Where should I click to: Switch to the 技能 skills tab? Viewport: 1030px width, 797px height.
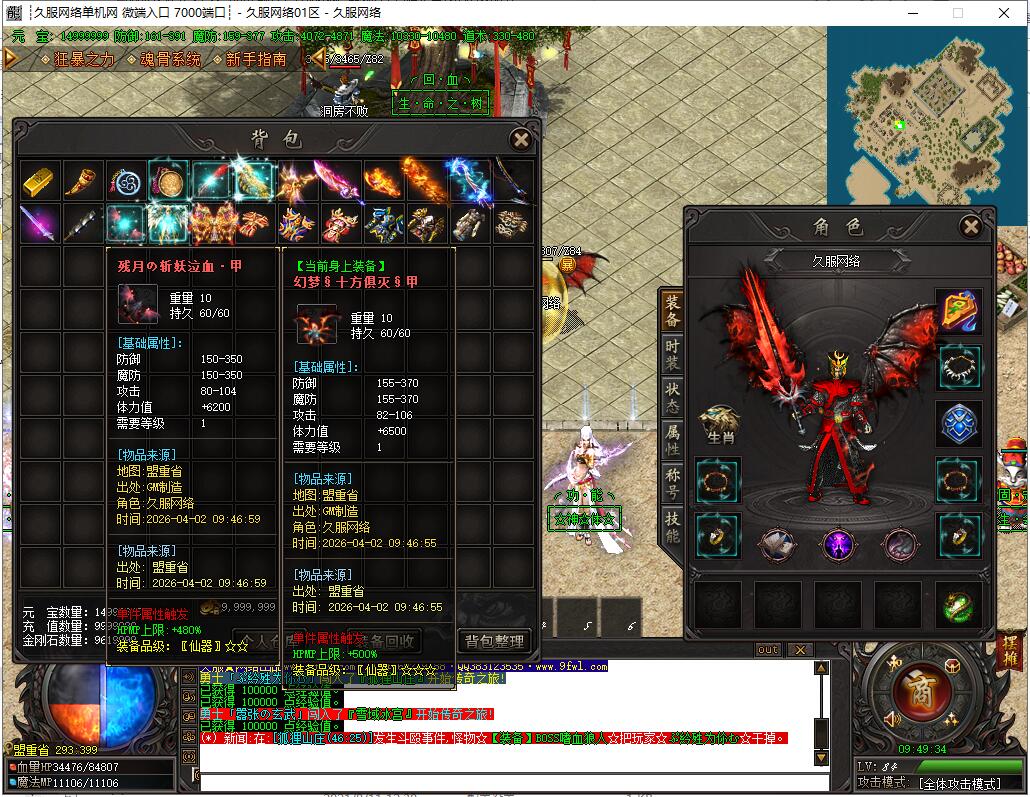pos(672,527)
